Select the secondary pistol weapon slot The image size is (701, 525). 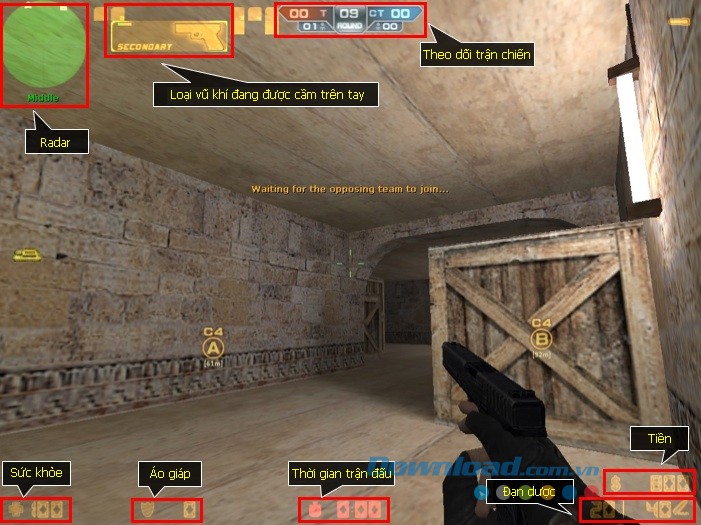click(x=169, y=32)
